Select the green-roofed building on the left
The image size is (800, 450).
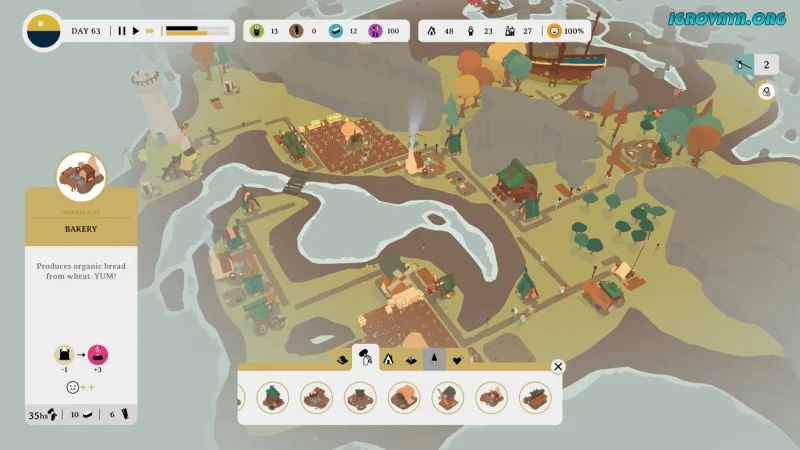pos(273,397)
